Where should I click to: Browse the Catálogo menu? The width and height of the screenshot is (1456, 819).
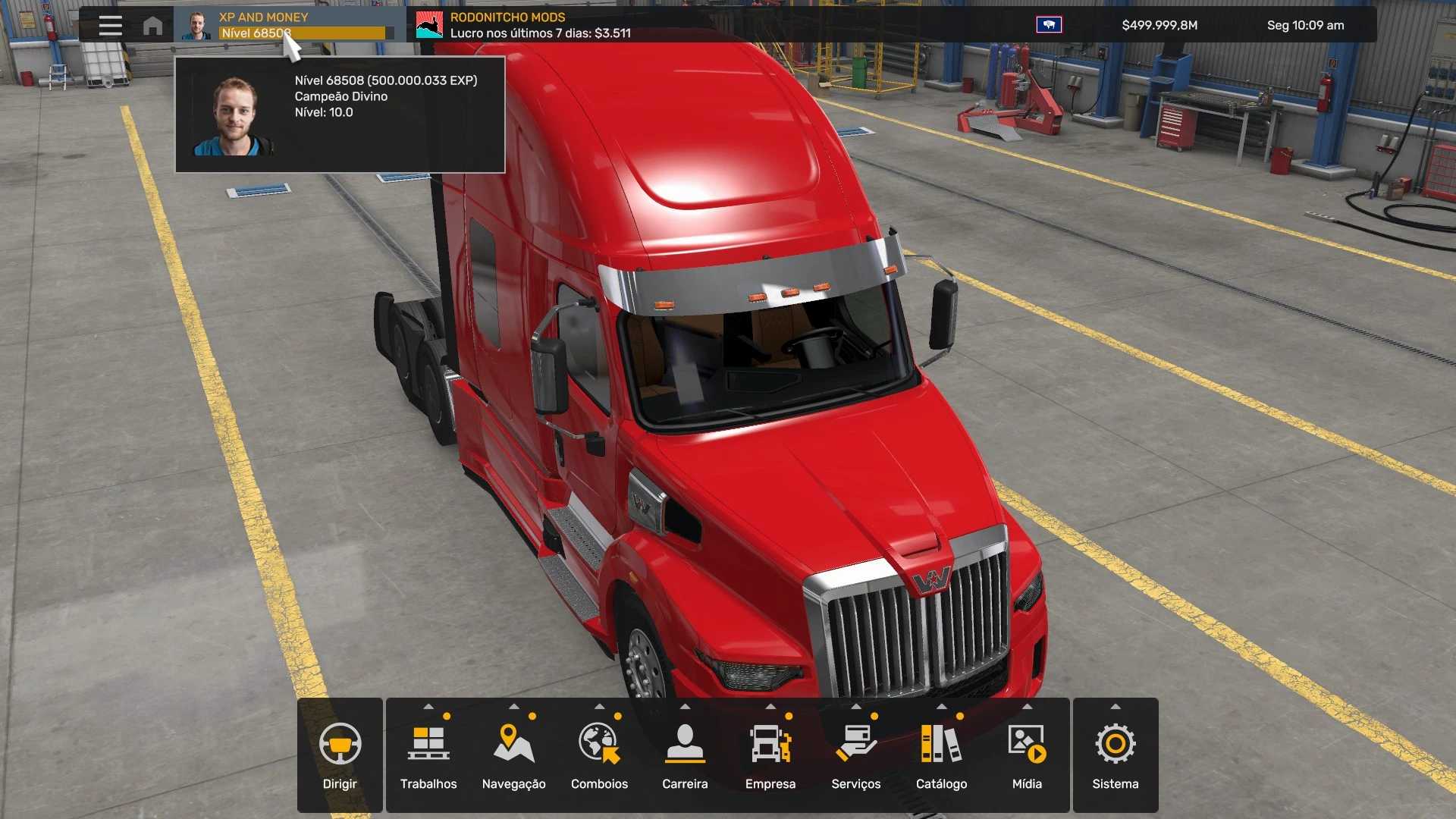(x=941, y=755)
